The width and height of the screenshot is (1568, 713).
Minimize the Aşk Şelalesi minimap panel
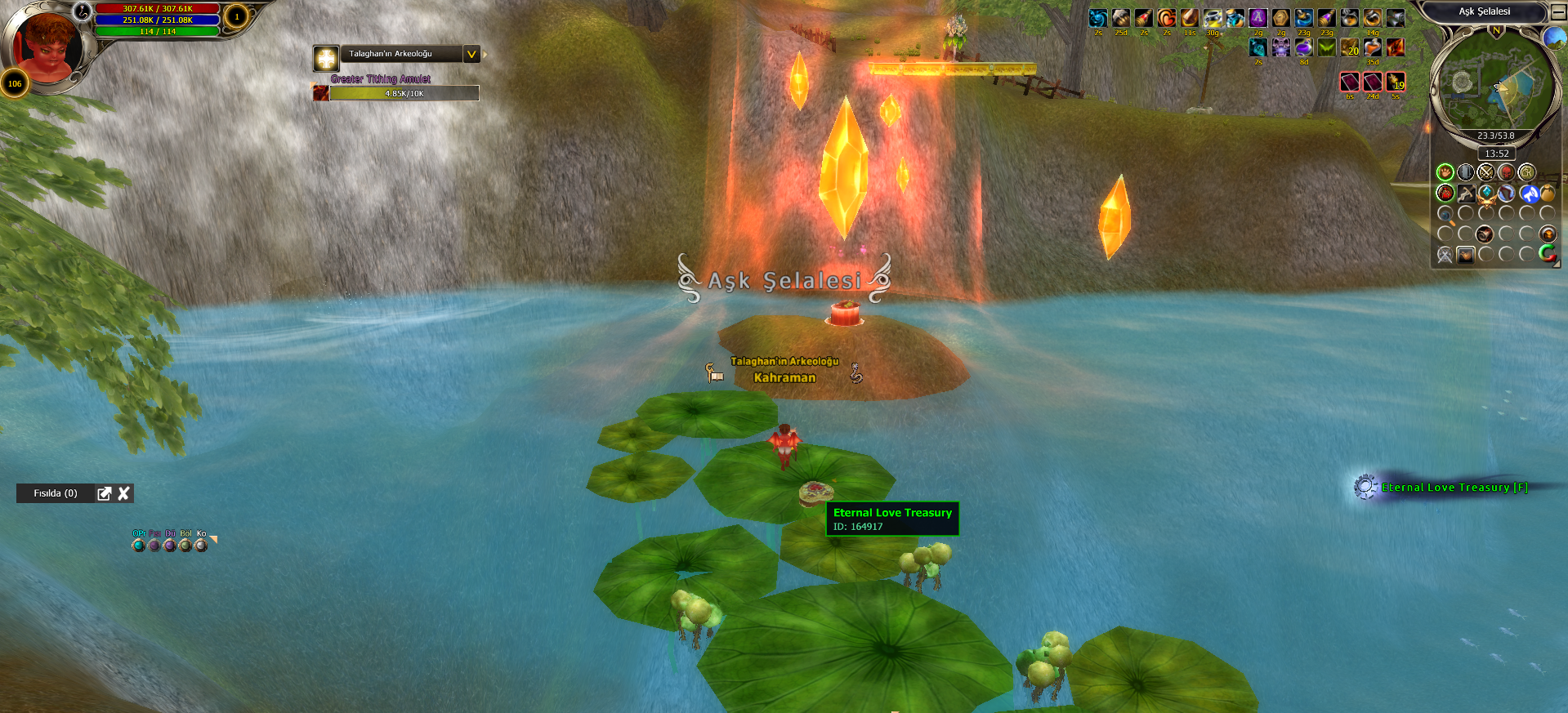tap(1557, 12)
